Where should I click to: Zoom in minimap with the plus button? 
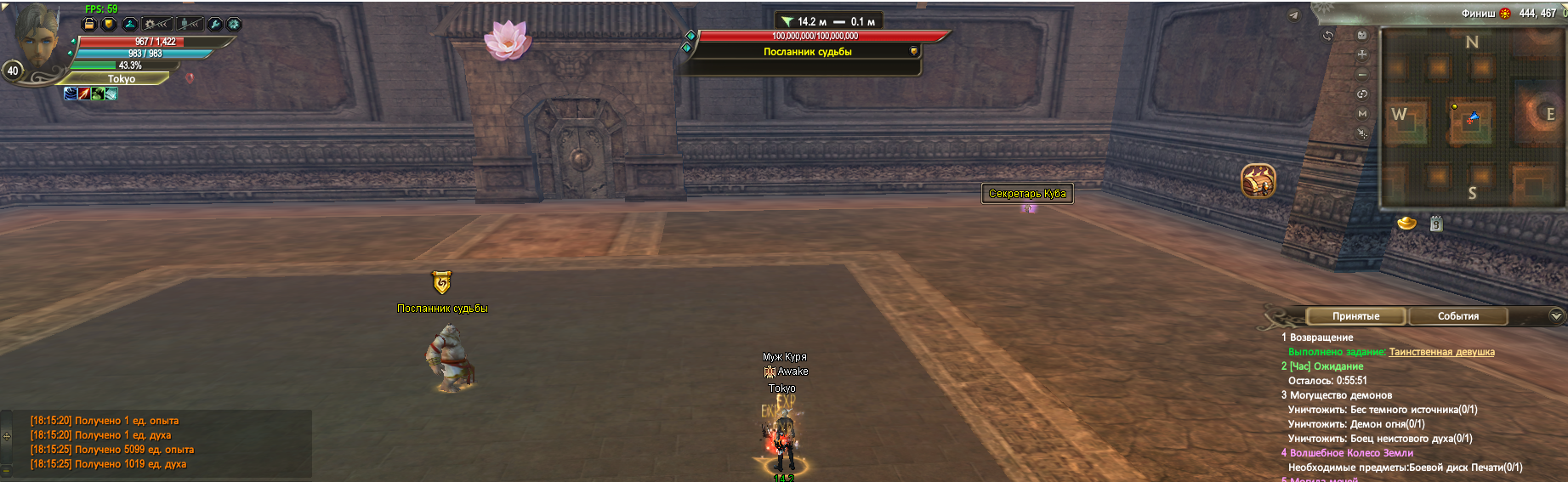tap(1362, 54)
